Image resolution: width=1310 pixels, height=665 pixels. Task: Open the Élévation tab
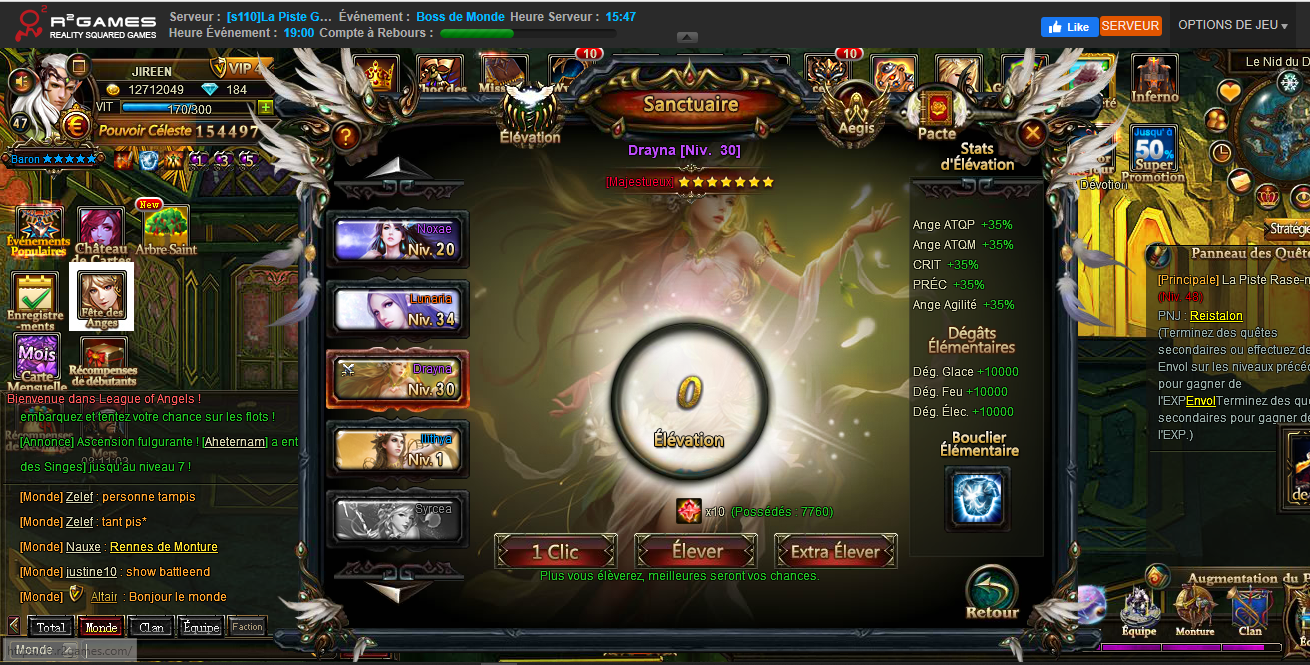click(529, 115)
